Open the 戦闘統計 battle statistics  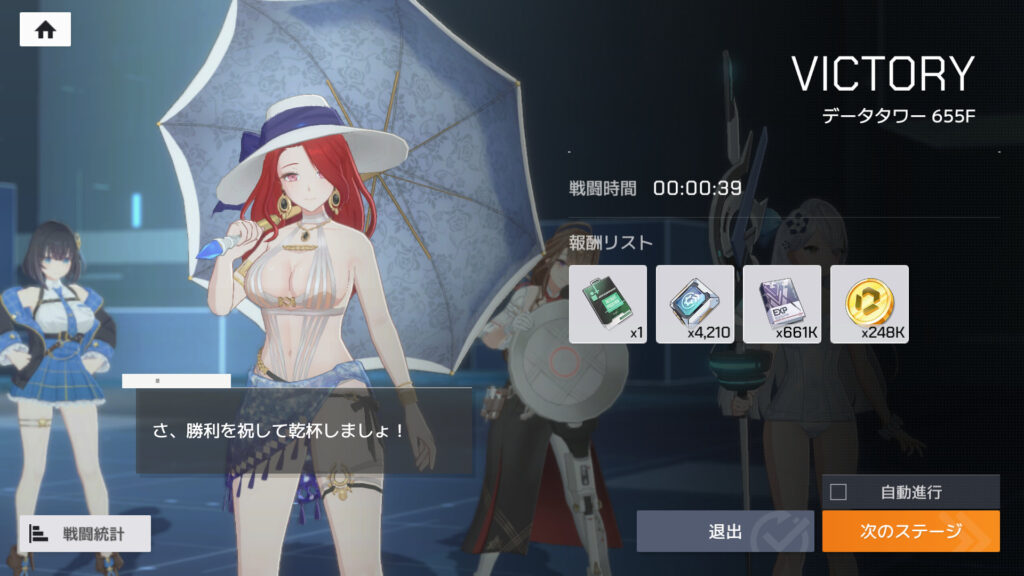[x=84, y=533]
